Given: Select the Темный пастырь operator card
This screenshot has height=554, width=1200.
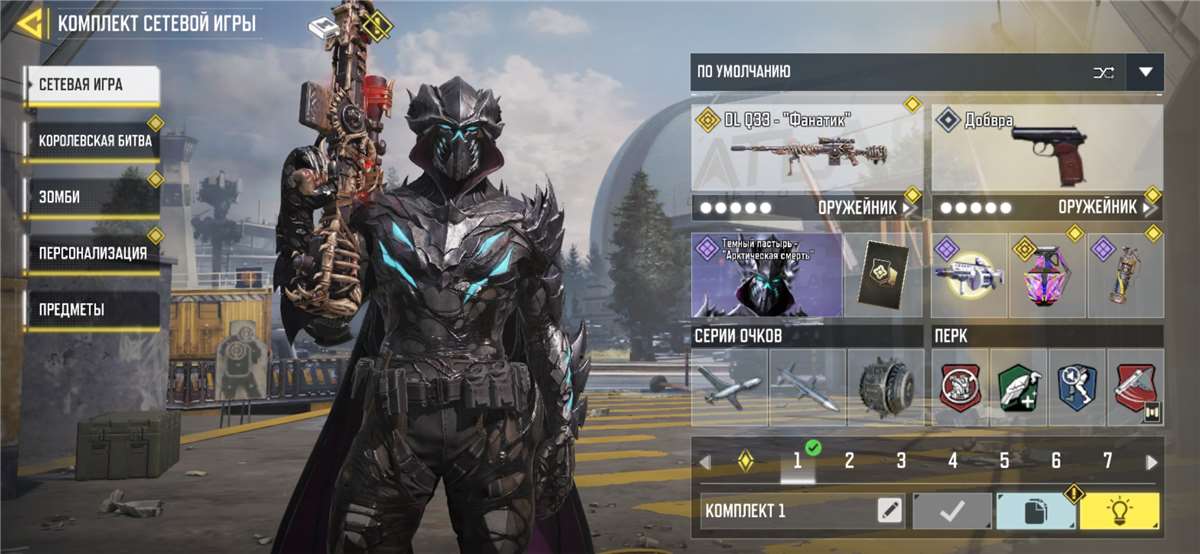Looking at the screenshot, I should point(767,276).
